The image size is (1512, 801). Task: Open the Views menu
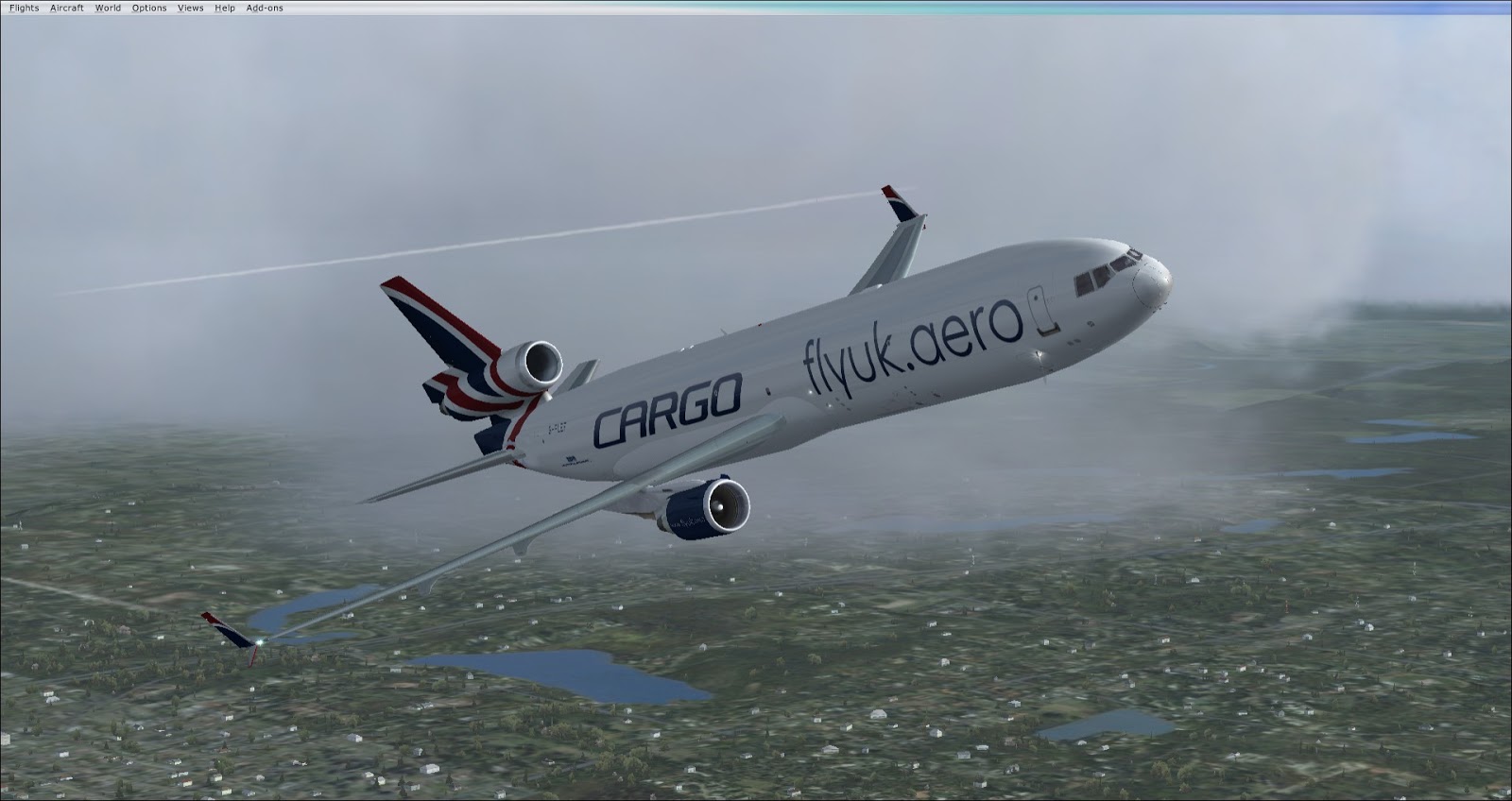(x=190, y=8)
